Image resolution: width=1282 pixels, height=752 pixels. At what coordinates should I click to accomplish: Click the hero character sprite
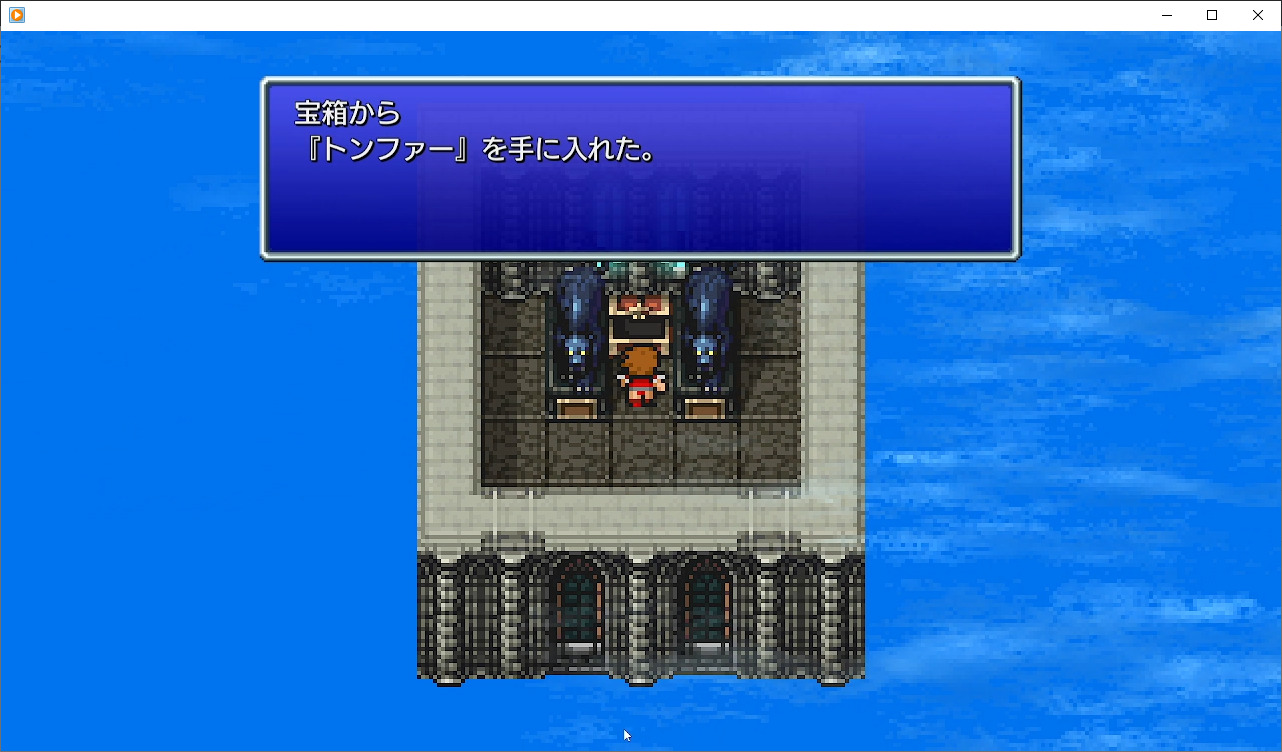640,375
